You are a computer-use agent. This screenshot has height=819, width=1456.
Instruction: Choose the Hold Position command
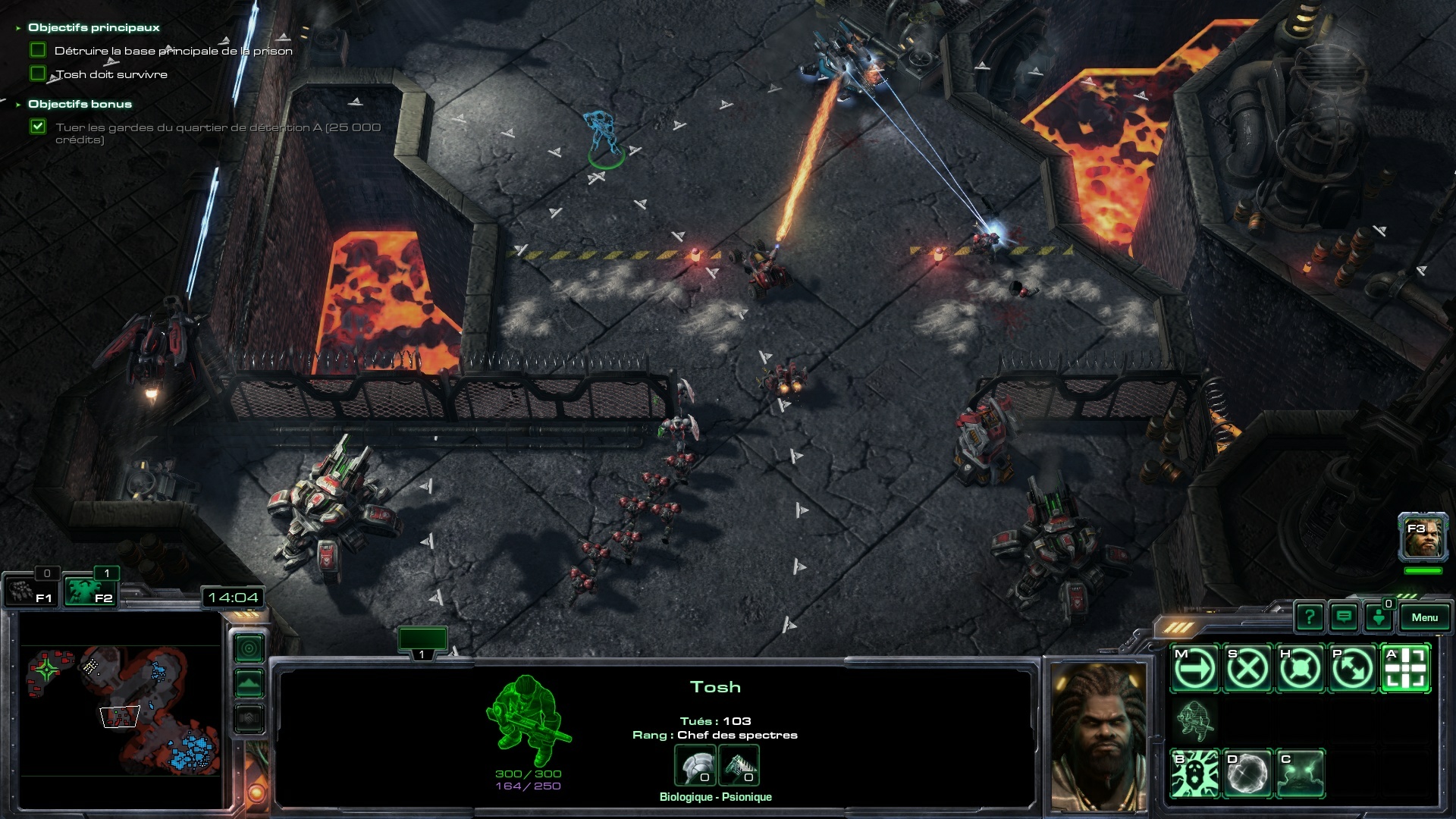coord(1301,669)
